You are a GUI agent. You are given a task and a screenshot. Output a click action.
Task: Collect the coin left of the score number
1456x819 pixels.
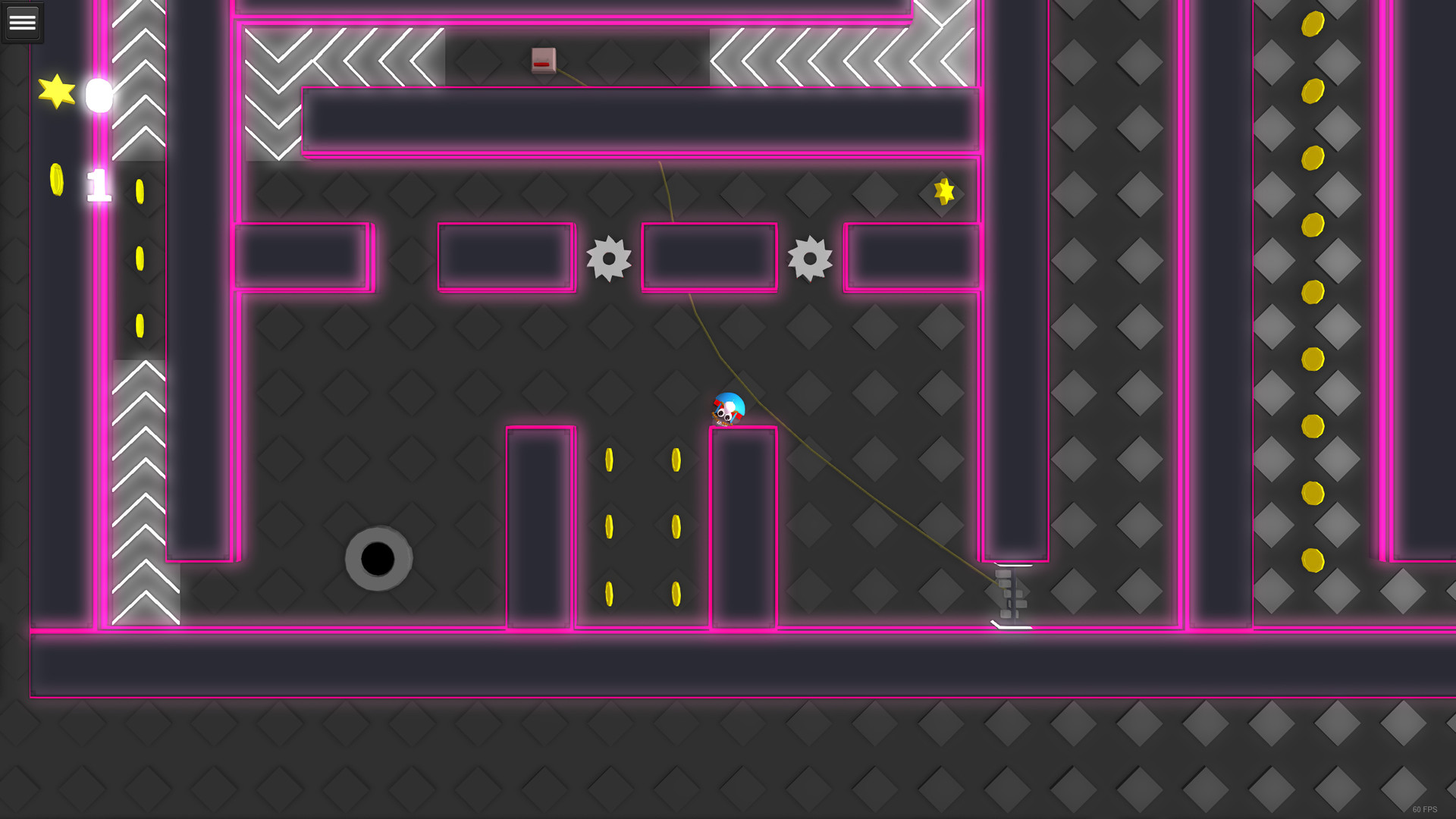point(57,180)
